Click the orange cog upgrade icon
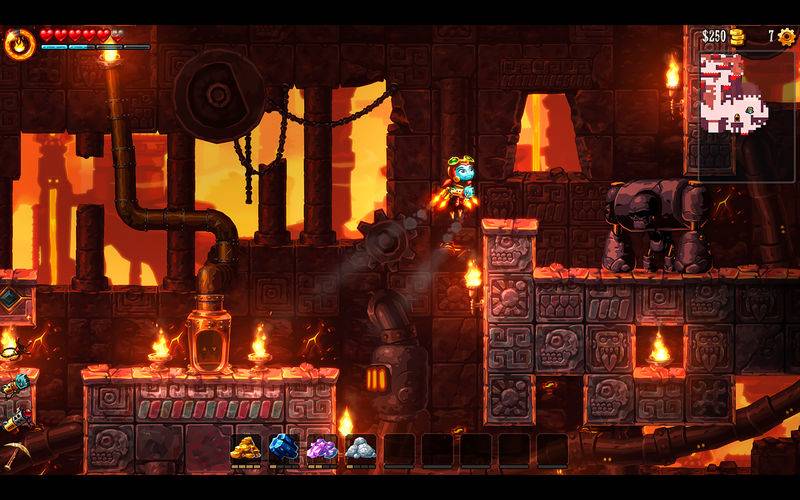The image size is (800, 500). tap(787, 37)
